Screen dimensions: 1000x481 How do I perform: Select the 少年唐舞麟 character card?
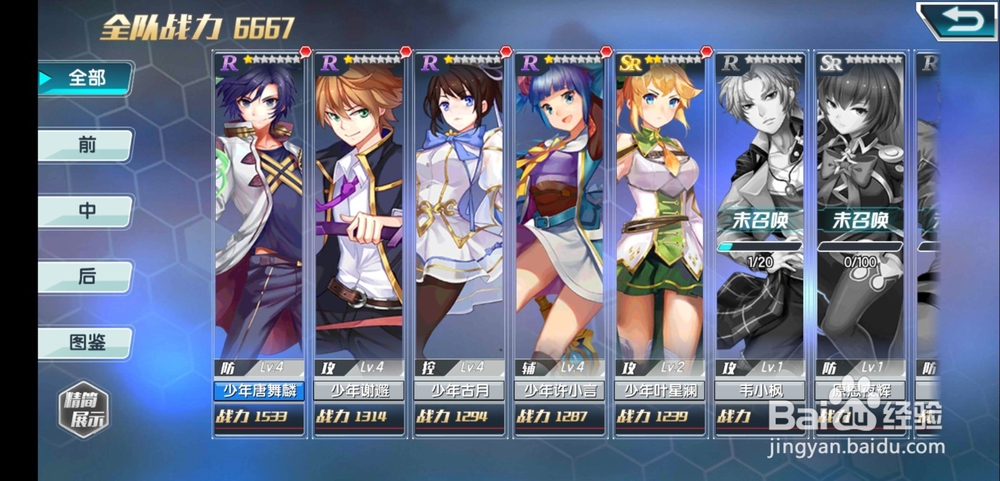point(259,240)
